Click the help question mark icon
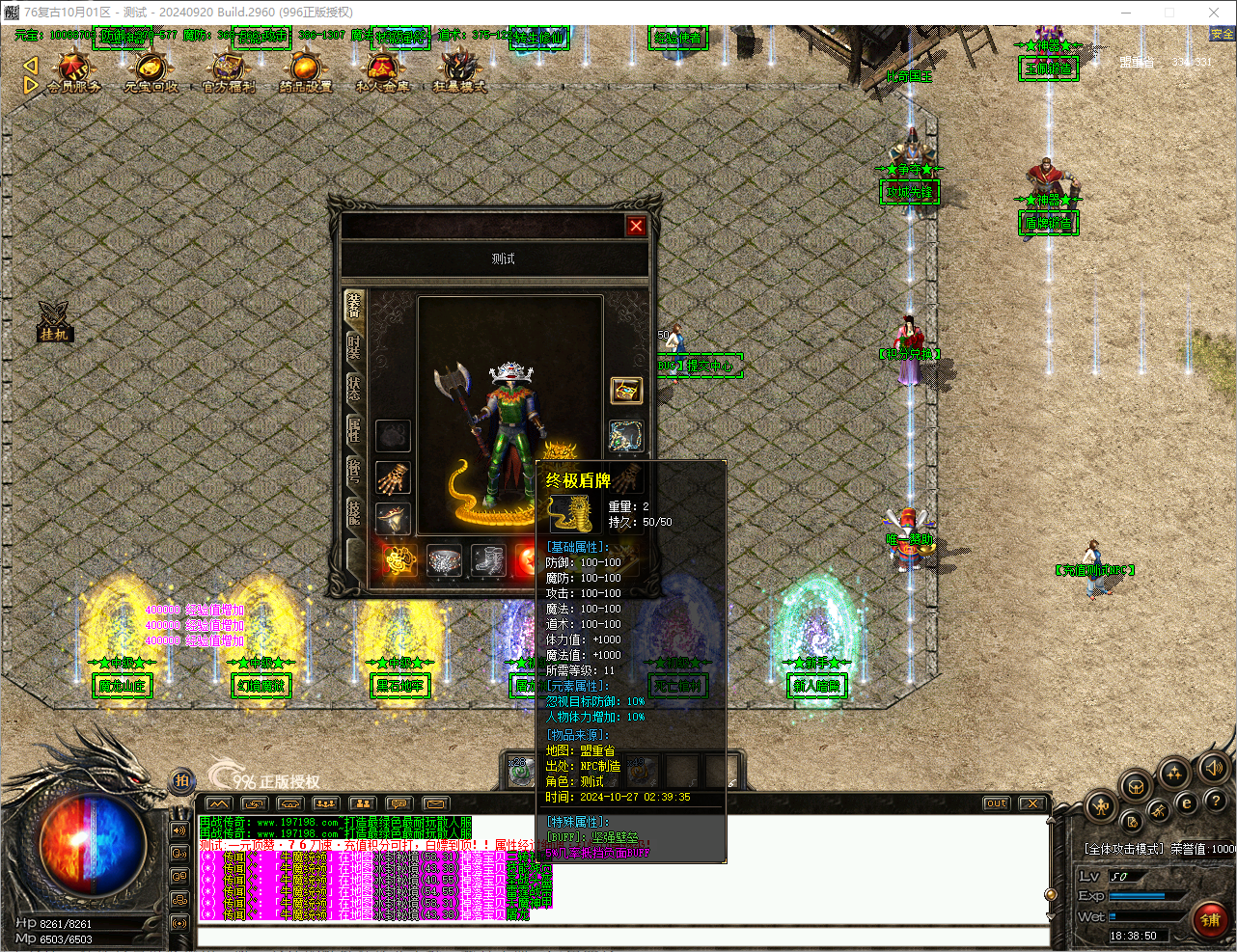Image resolution: width=1237 pixels, height=952 pixels. 1216,801
